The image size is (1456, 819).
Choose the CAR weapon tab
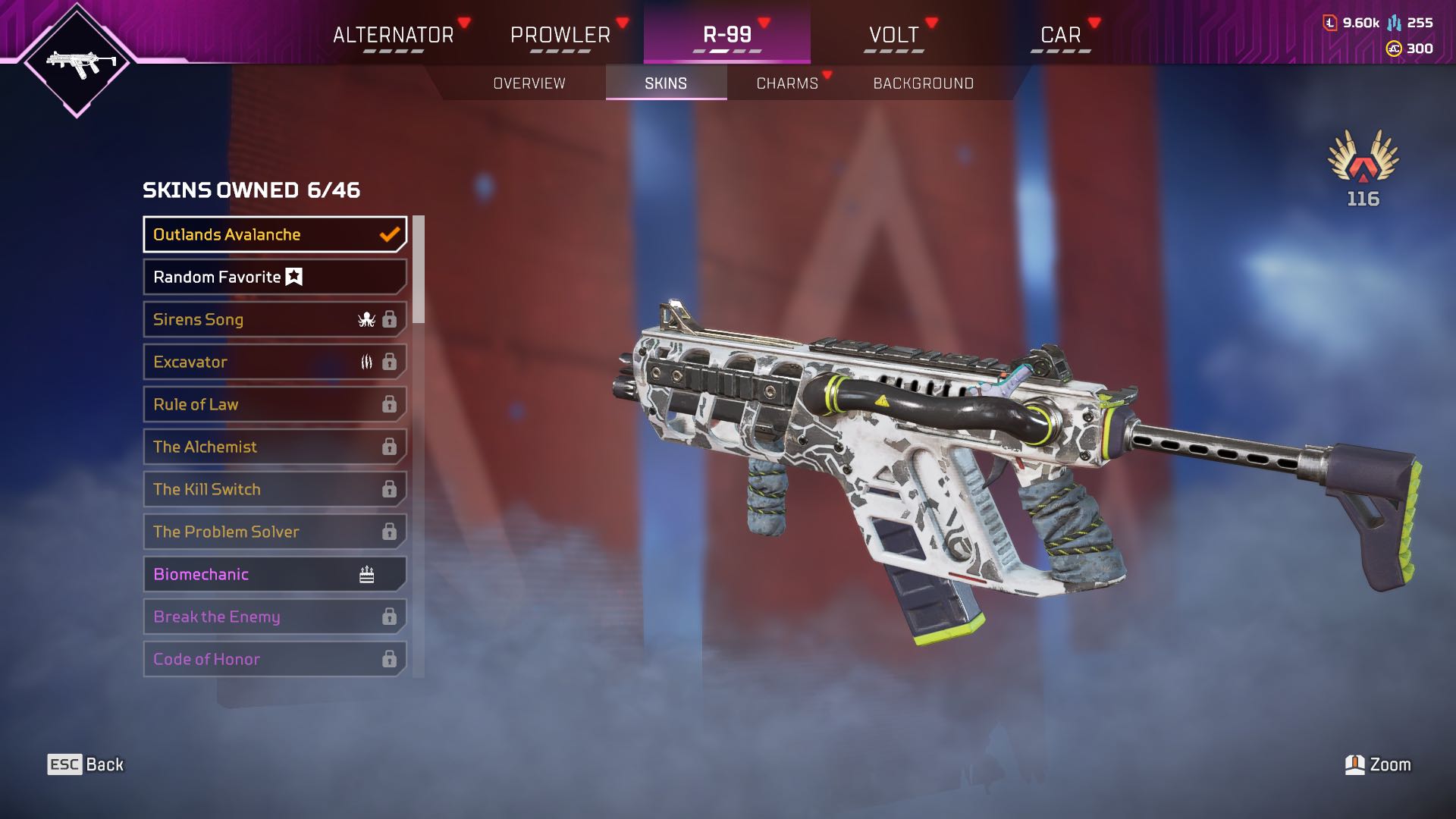click(x=1060, y=36)
